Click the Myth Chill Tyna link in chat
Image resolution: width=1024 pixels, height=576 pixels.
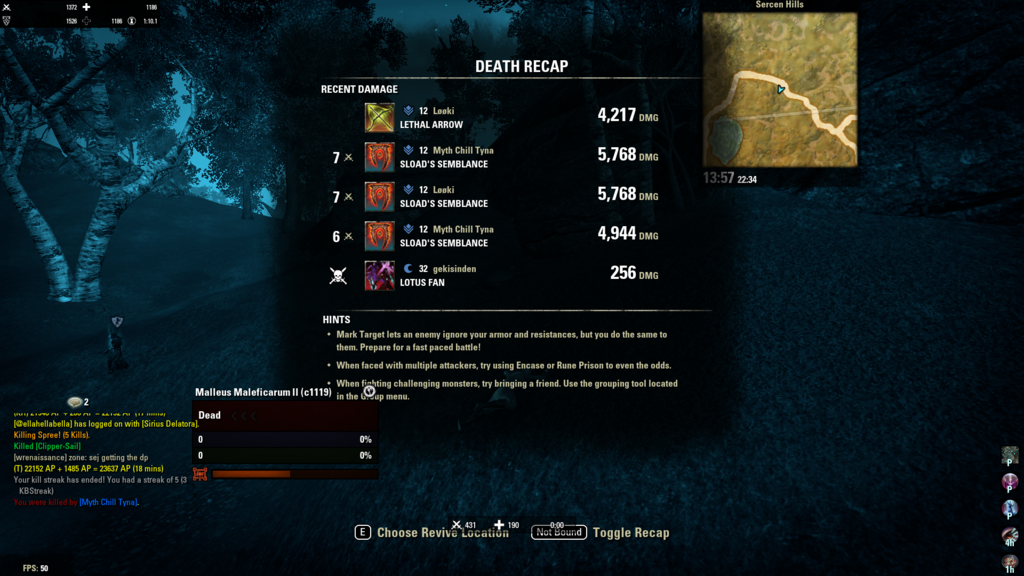point(109,502)
